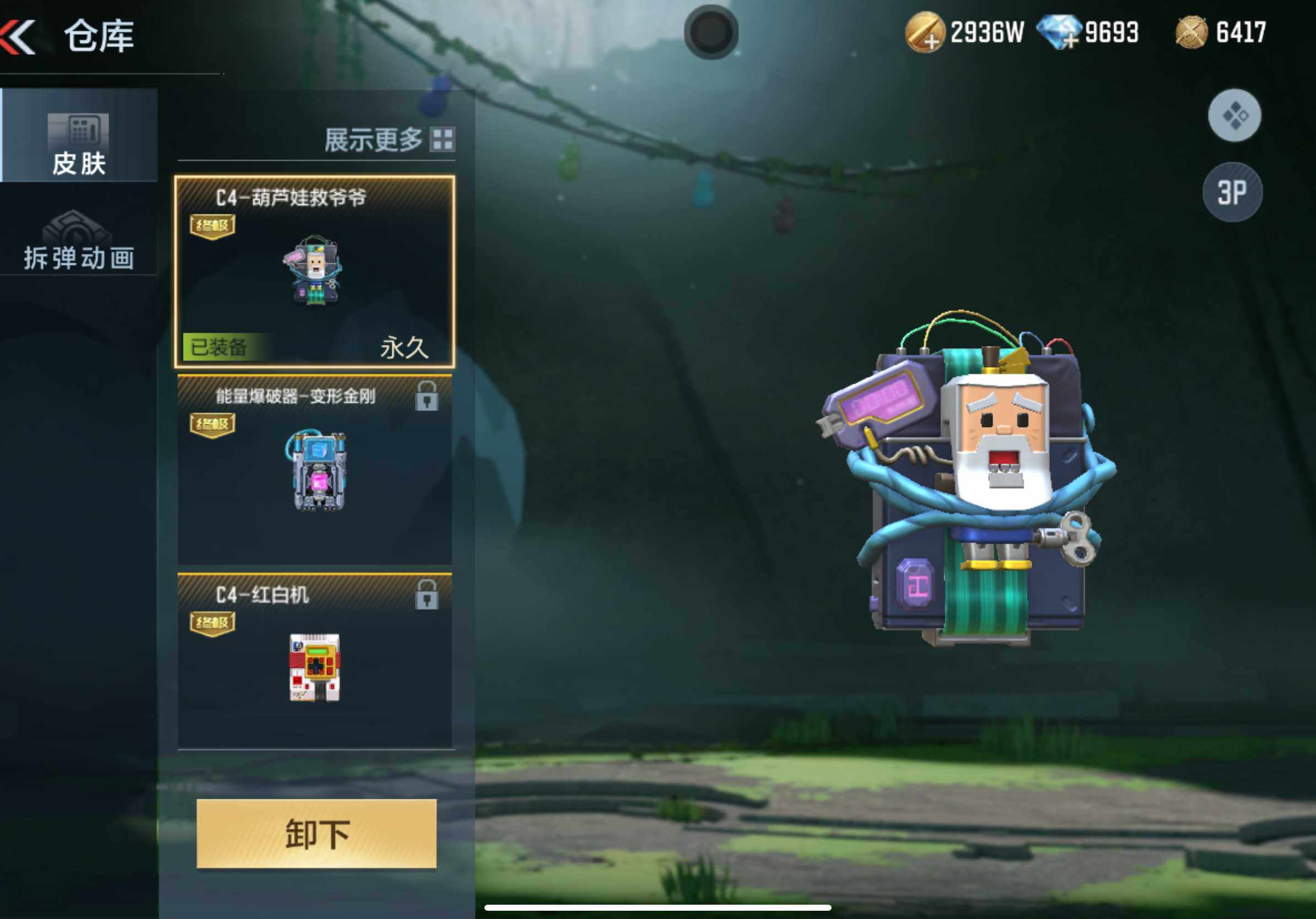Expand the 展示更多 grid view
The image size is (1316, 919).
[x=389, y=140]
